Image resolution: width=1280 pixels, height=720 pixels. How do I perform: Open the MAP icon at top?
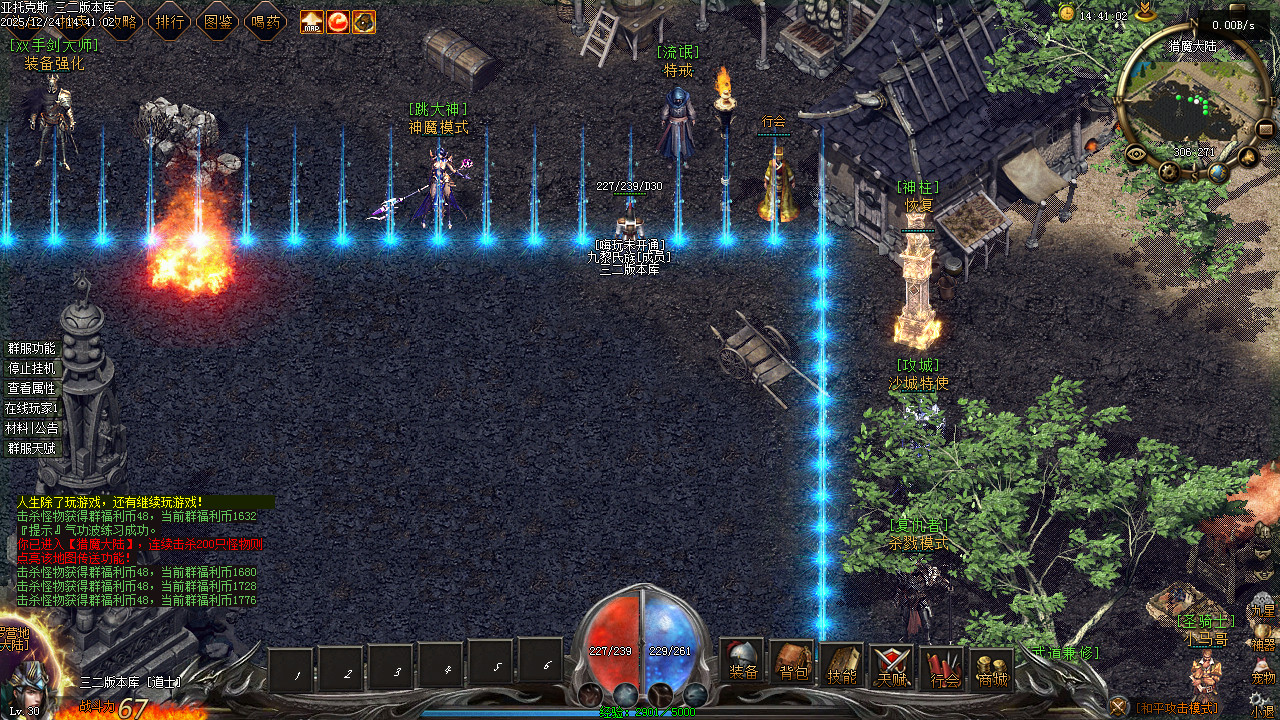pos(312,21)
